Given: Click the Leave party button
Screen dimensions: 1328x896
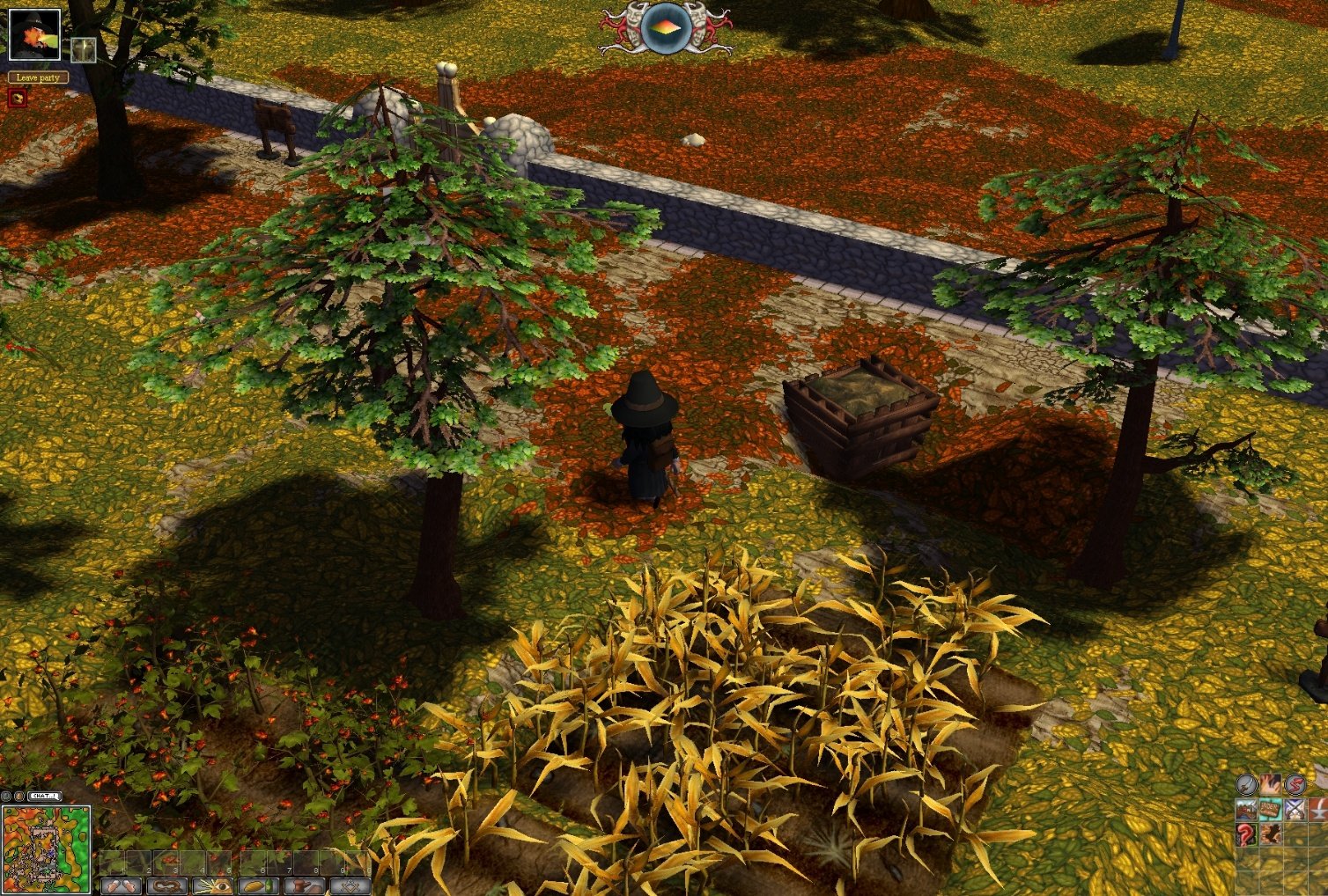Looking at the screenshot, I should [x=38, y=77].
